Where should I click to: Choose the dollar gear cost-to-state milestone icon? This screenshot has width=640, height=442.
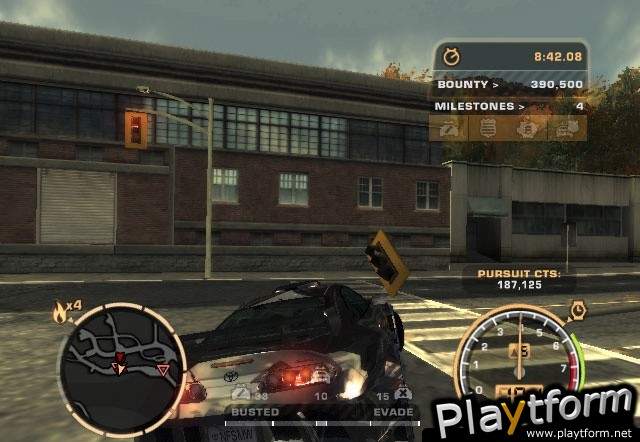[527, 128]
